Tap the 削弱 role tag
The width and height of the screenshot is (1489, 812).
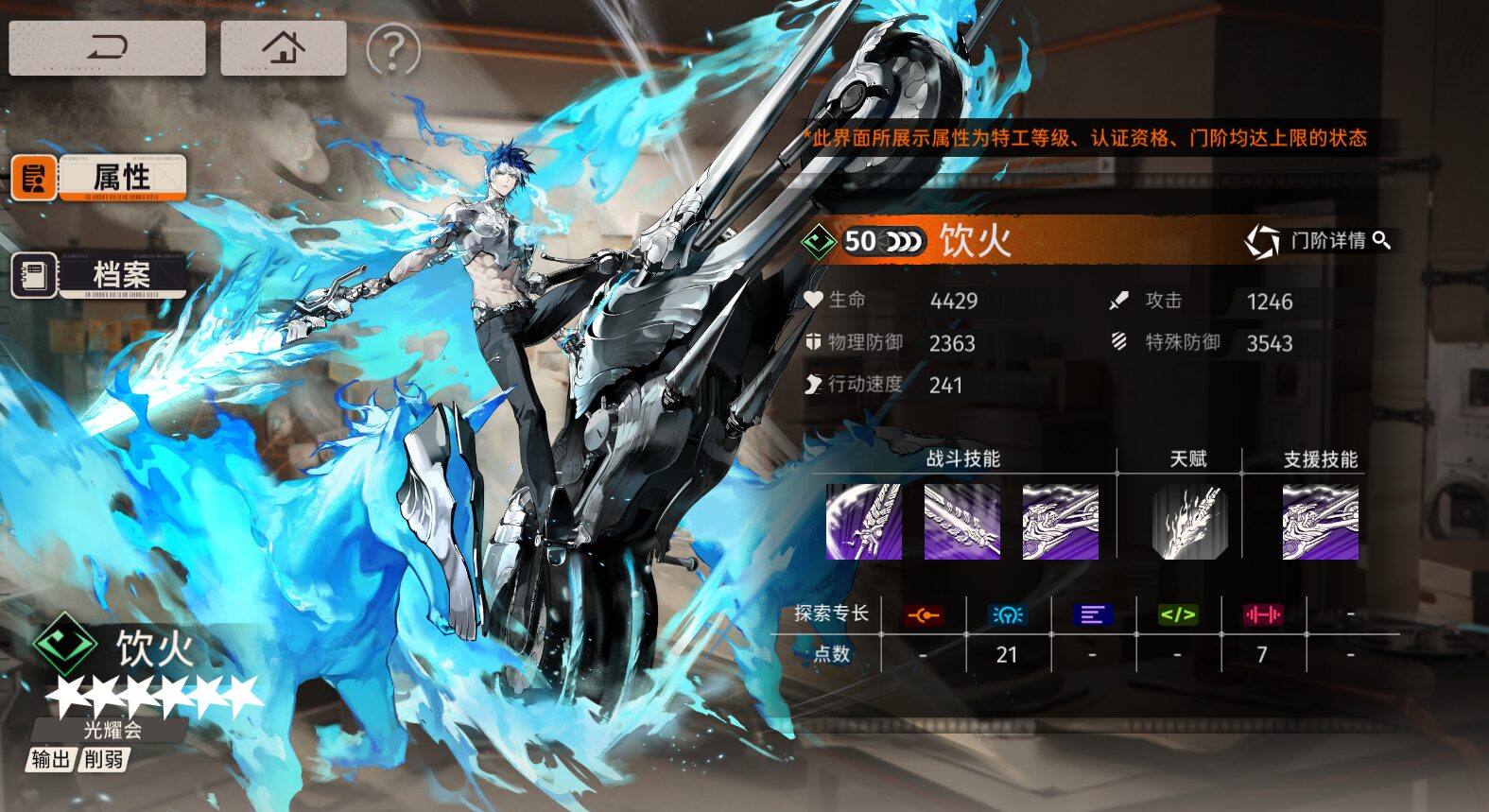pos(103,759)
